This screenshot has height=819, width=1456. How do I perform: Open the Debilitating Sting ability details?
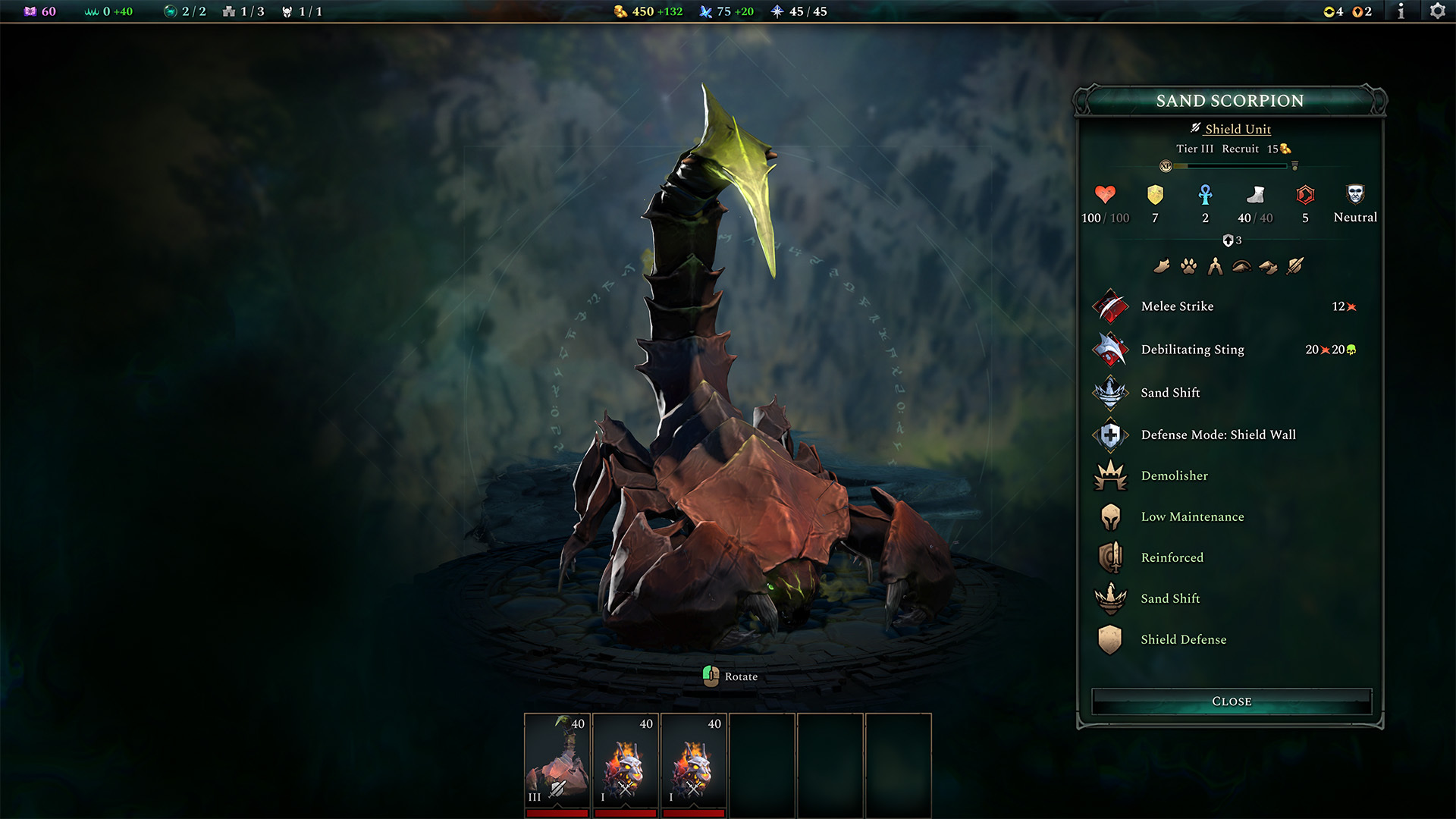[x=1110, y=350]
